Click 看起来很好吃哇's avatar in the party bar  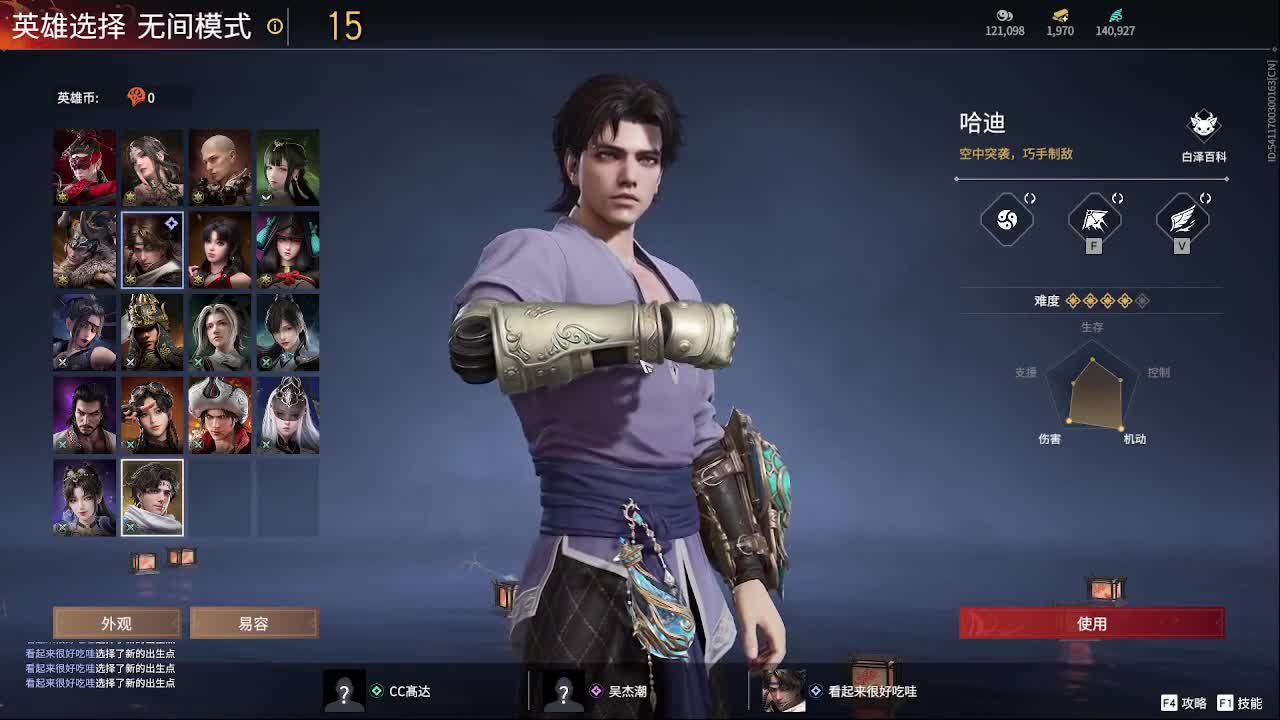[784, 691]
